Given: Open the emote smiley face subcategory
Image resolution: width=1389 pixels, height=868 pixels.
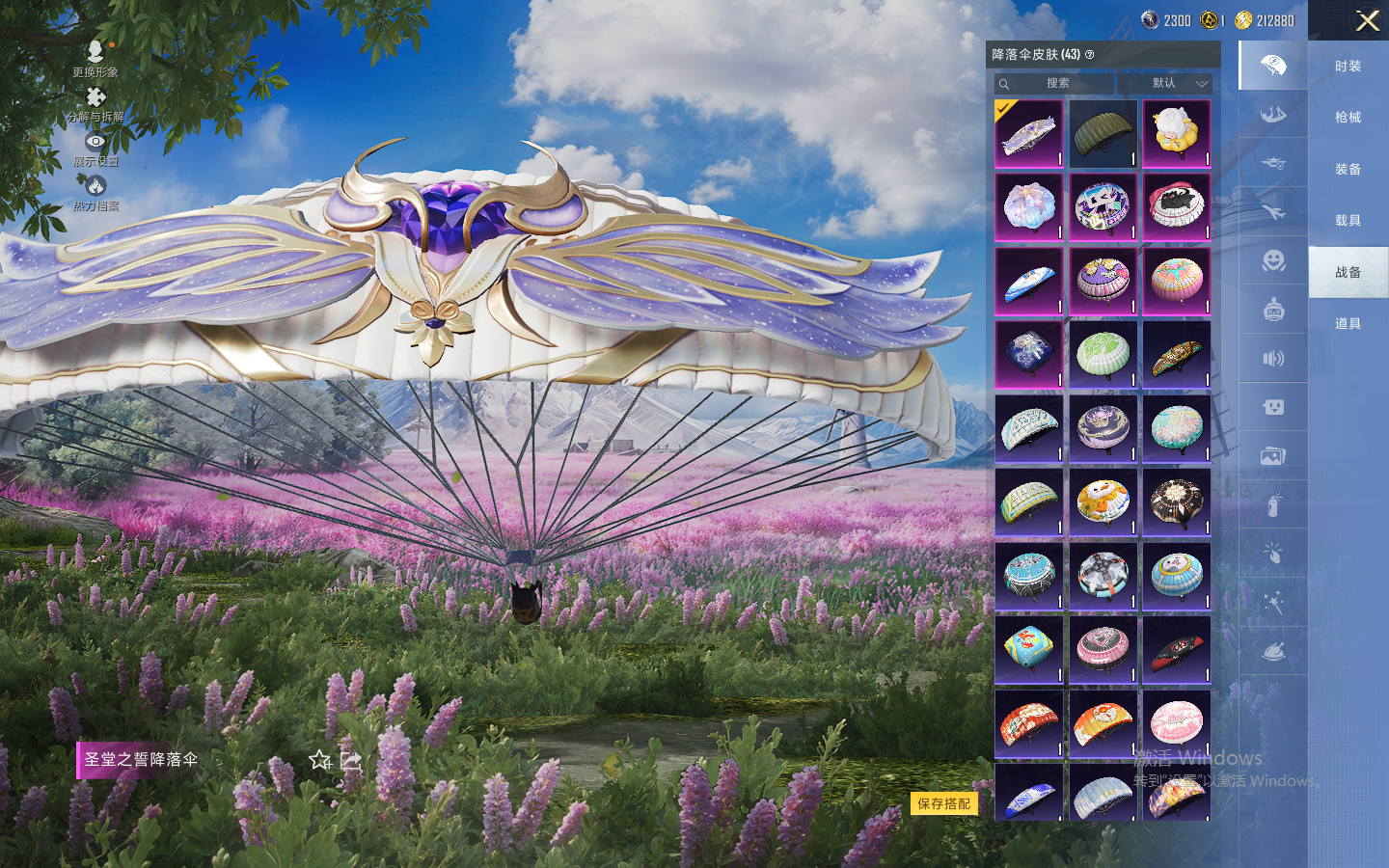Looking at the screenshot, I should coord(1273,260).
